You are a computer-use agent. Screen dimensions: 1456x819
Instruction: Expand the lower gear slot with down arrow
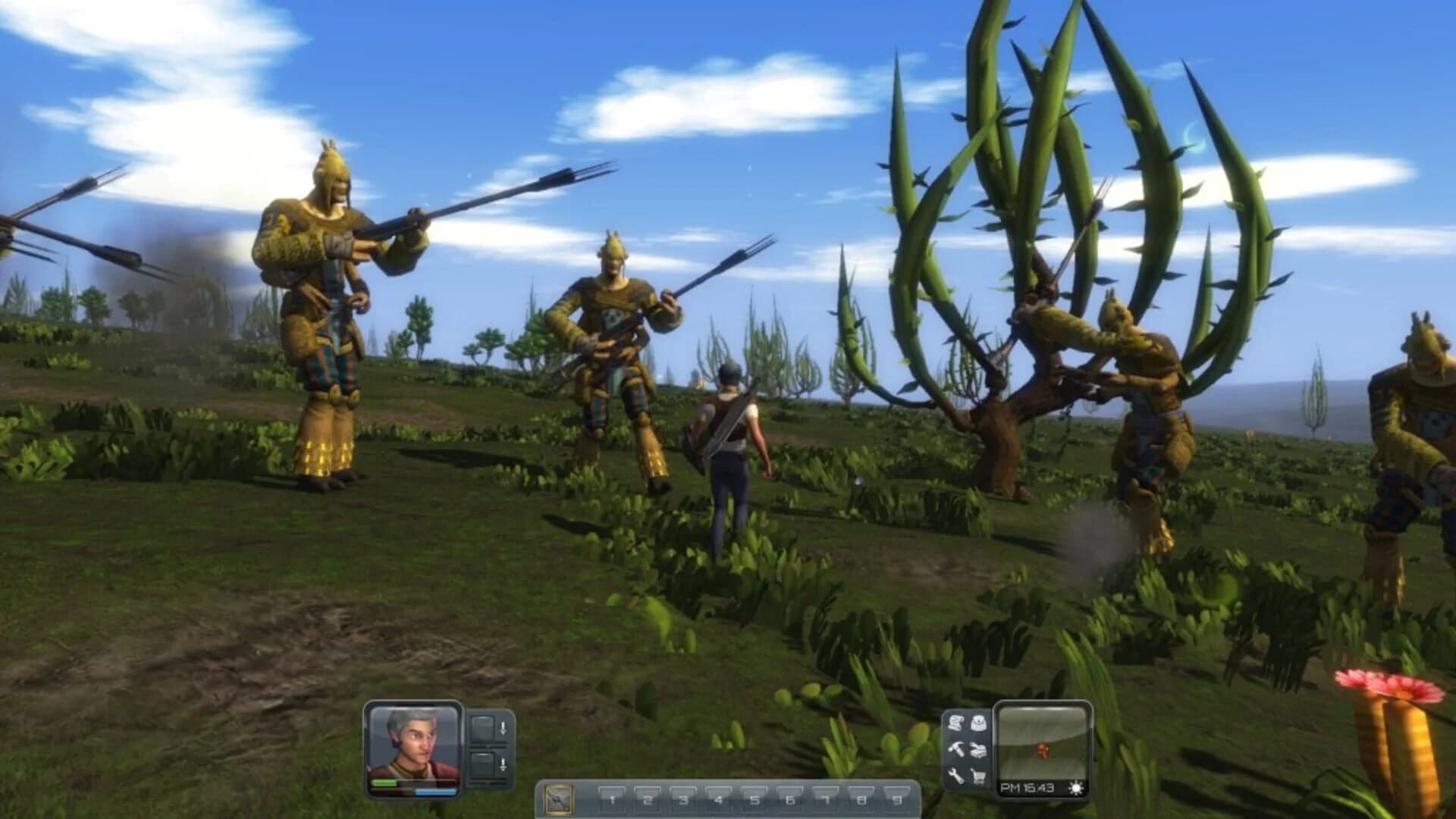point(504,766)
